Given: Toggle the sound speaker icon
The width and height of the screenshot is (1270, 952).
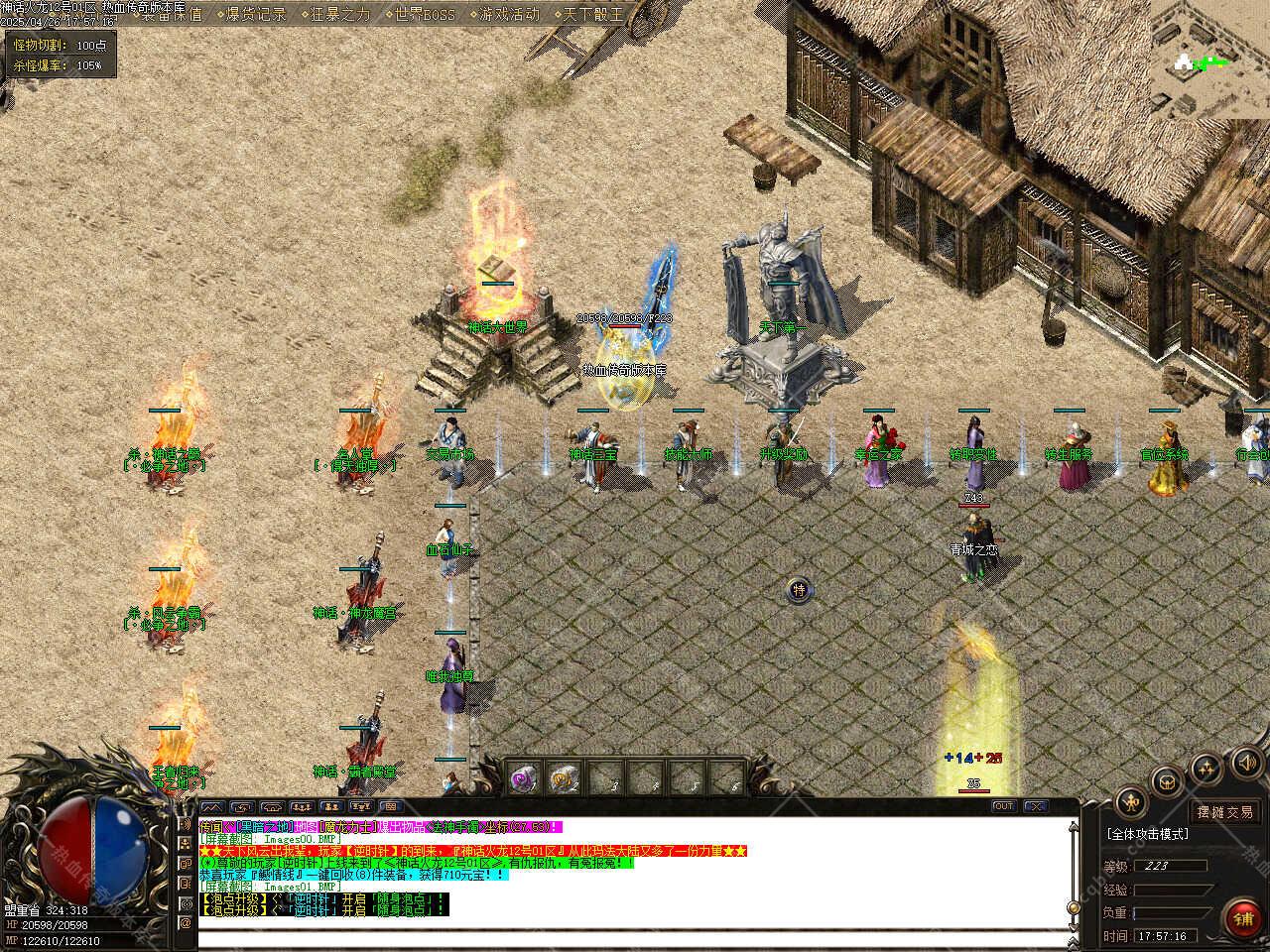Looking at the screenshot, I should (x=1245, y=763).
